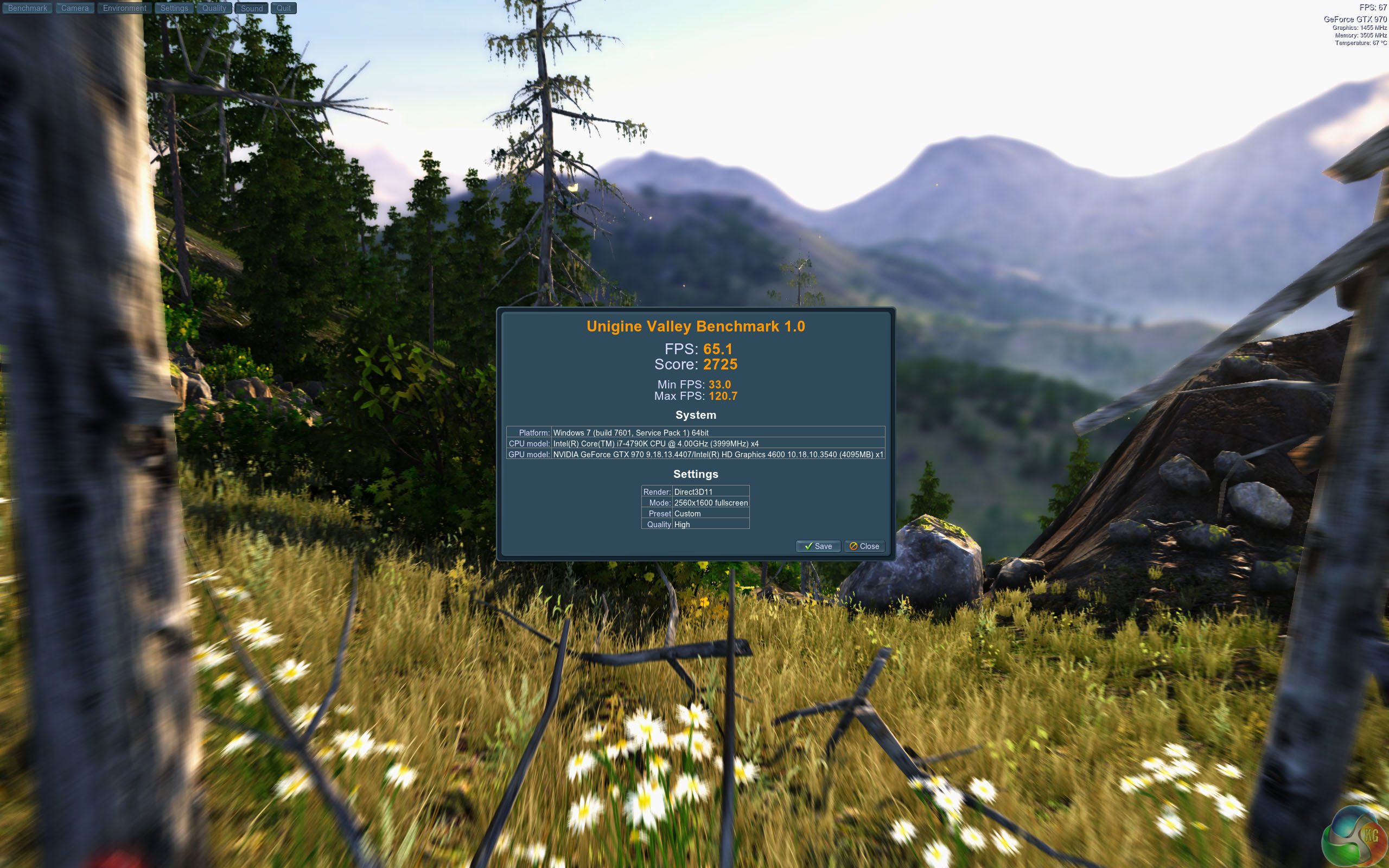Toggle the Quality option
This screenshot has height=868, width=1389.
(214, 8)
